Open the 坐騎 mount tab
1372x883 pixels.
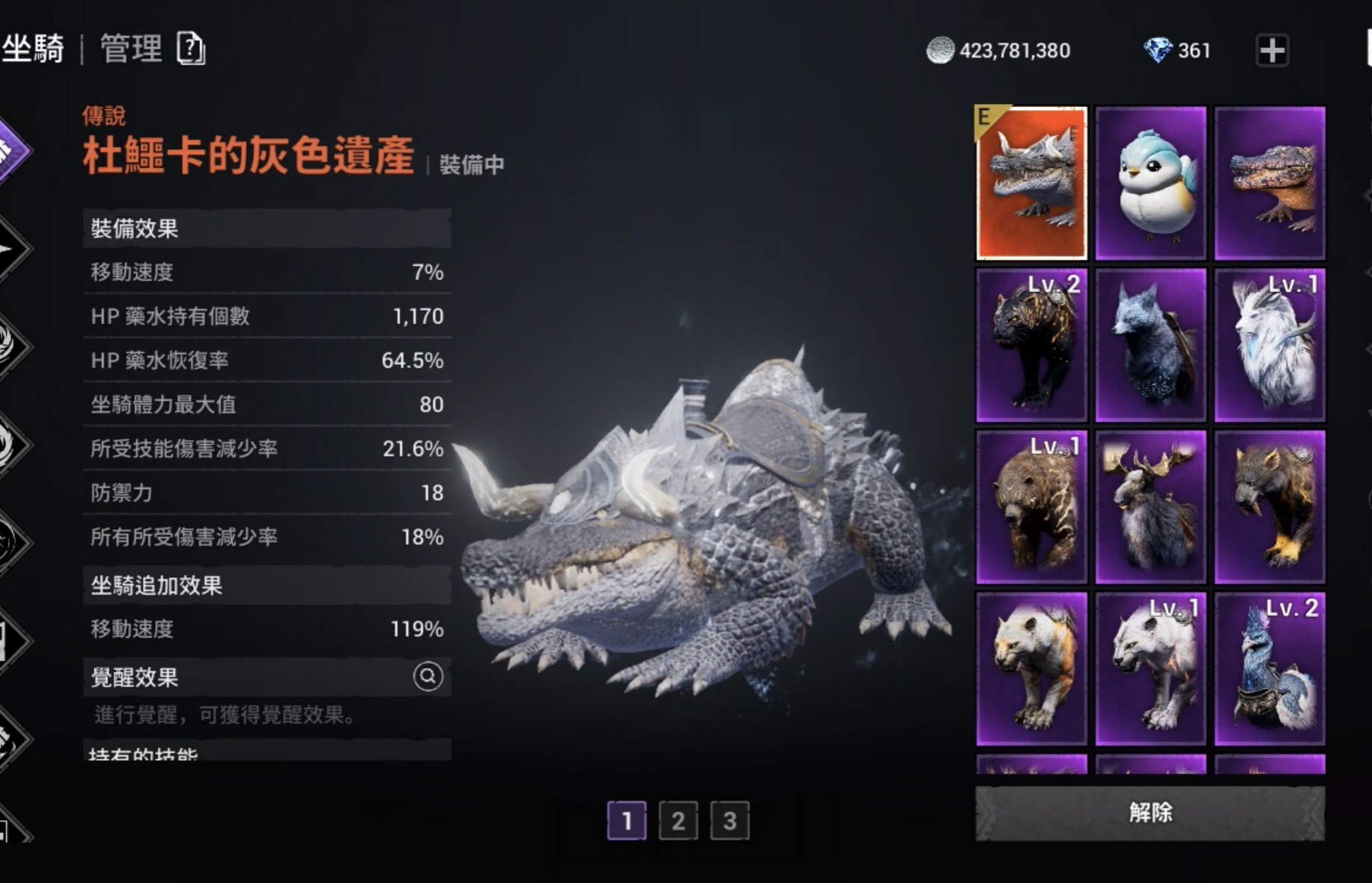click(34, 49)
